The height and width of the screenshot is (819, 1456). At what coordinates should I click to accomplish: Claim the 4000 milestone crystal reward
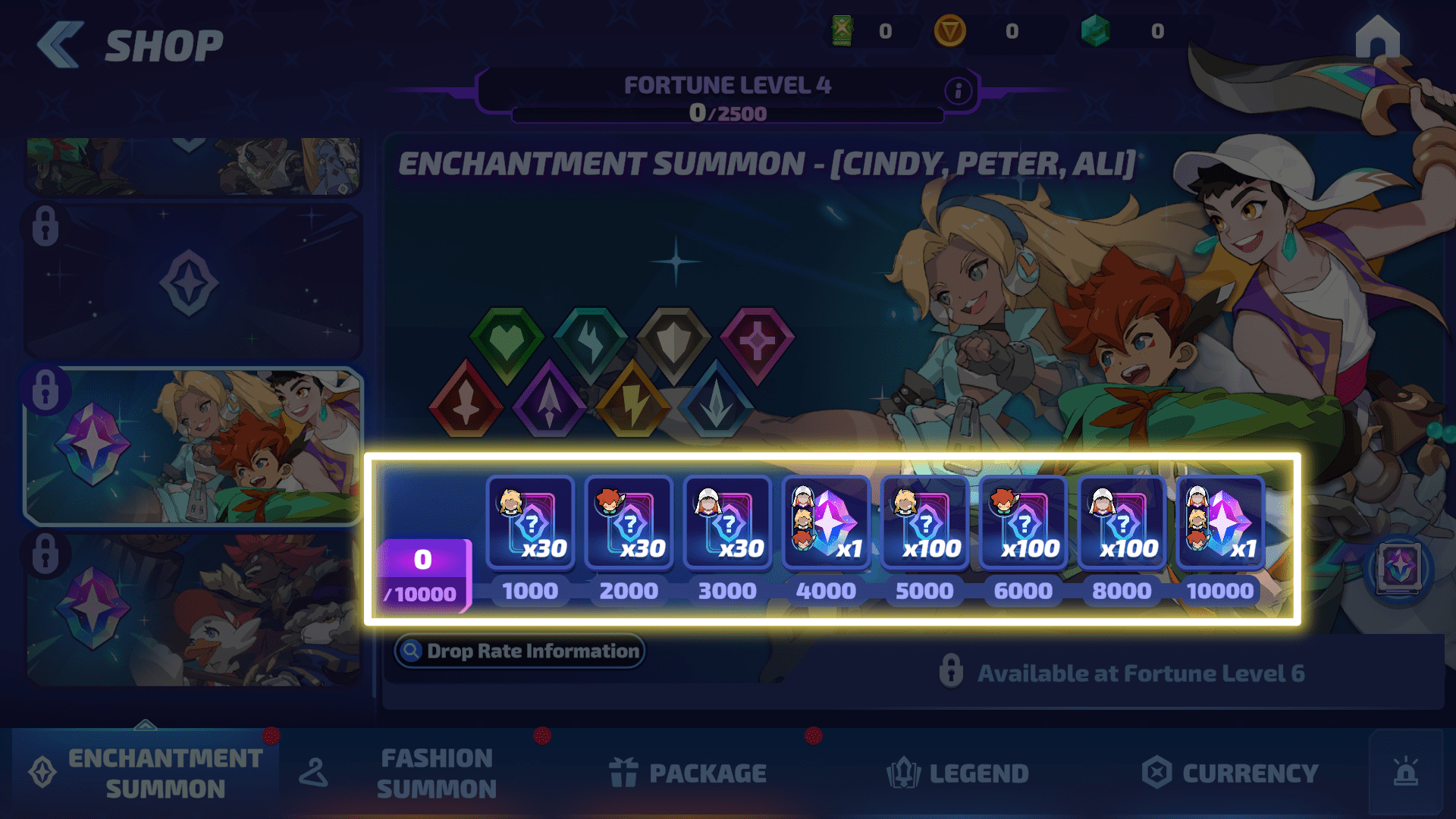click(826, 522)
